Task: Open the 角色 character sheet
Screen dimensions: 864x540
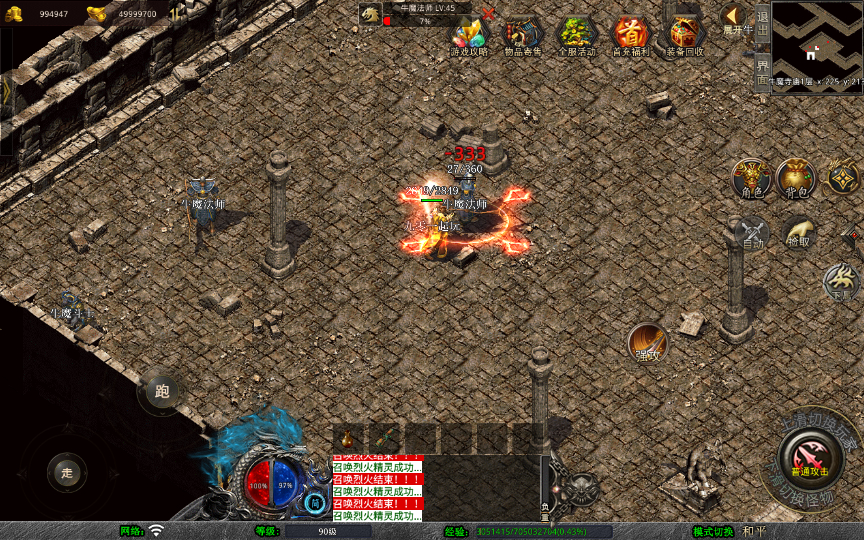Action: [750, 177]
